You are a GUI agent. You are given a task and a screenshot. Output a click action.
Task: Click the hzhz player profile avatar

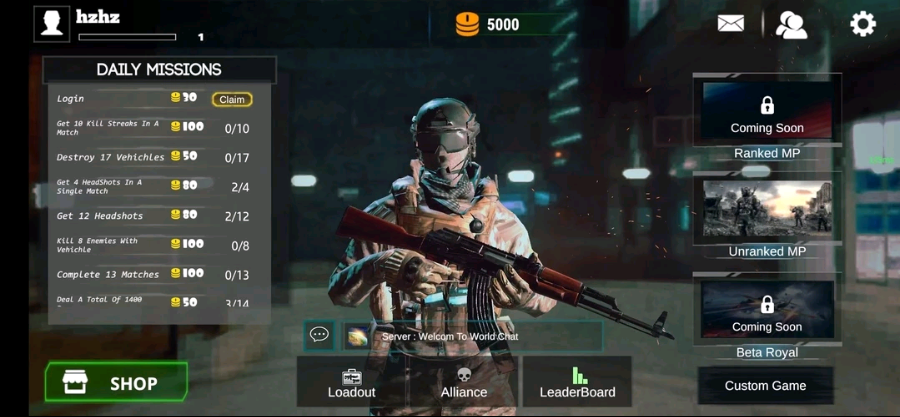[52, 23]
